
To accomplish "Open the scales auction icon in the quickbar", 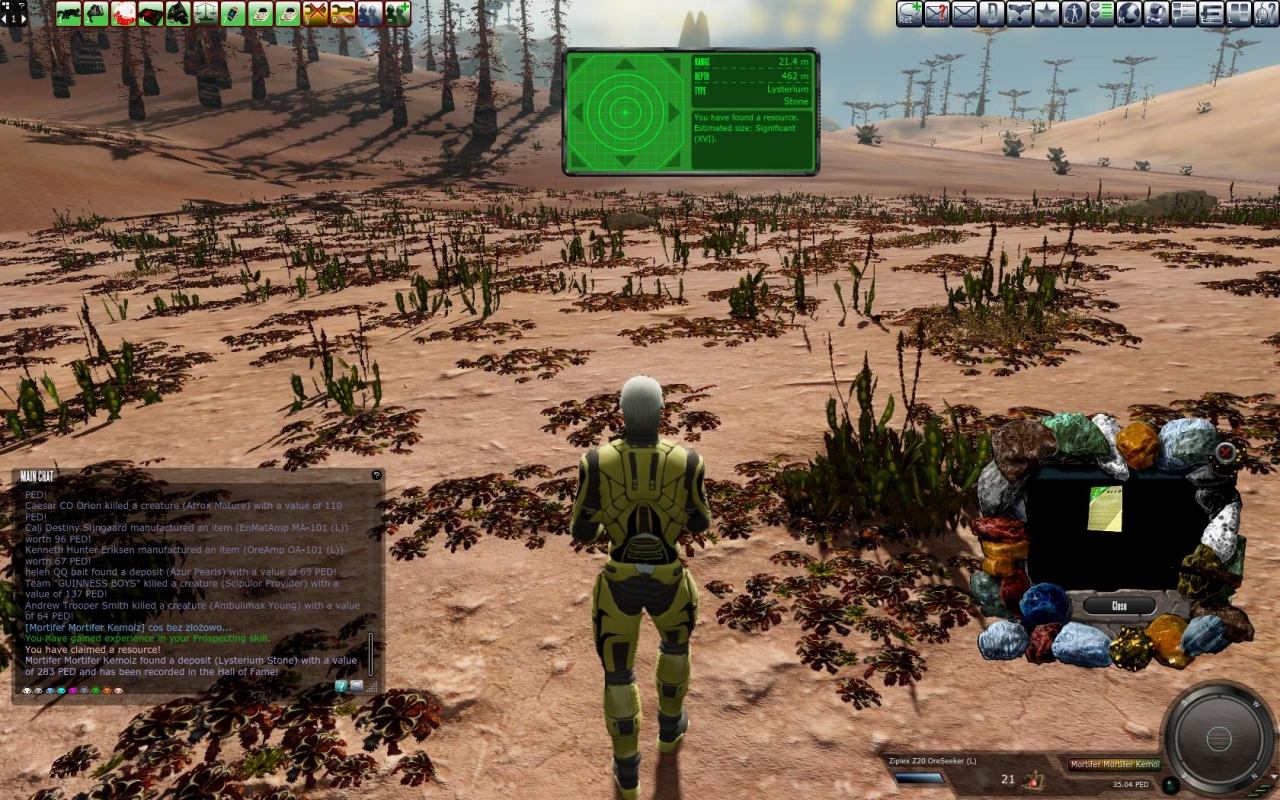I will 206,13.
